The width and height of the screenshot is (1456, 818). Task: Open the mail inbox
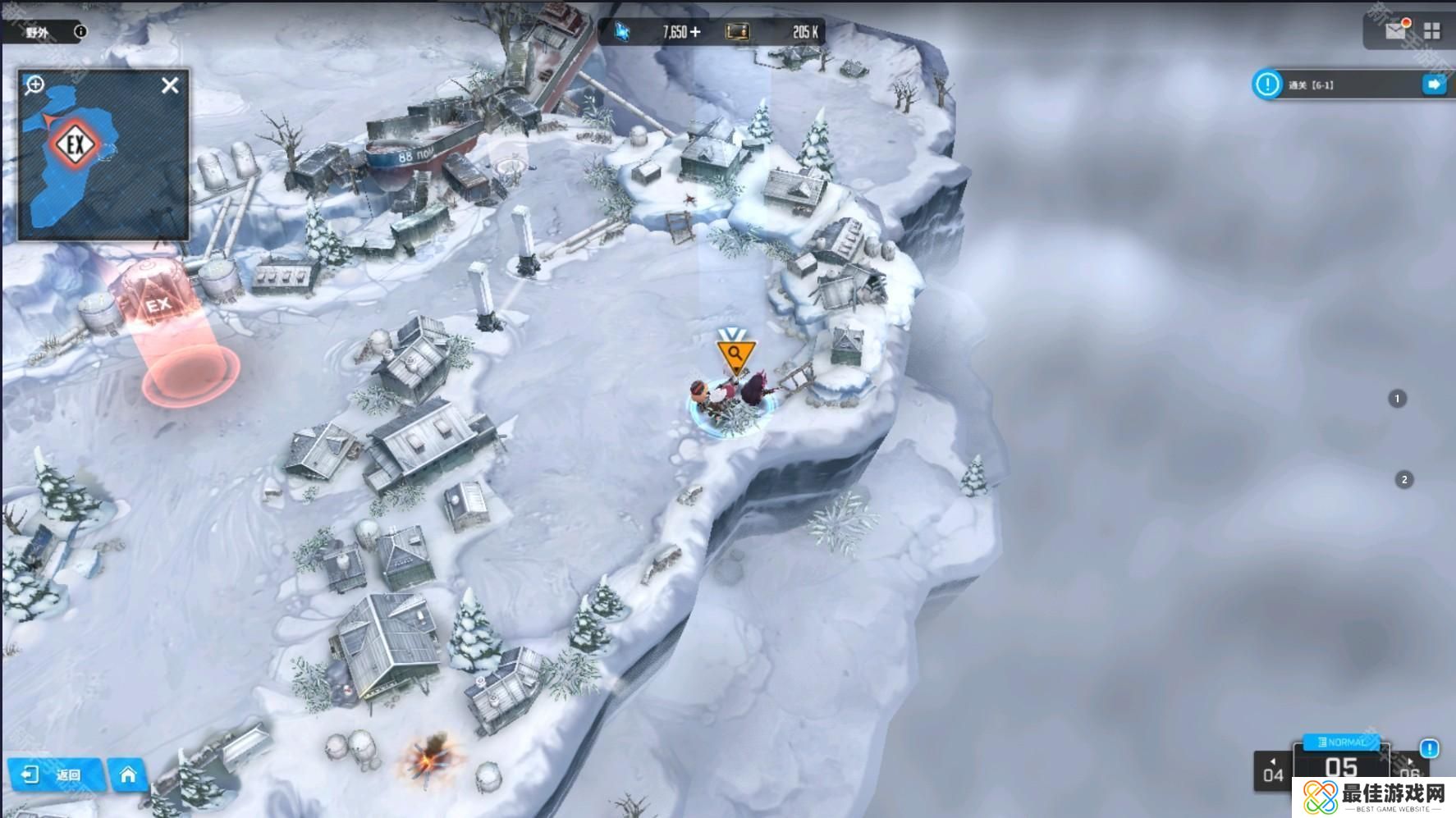(x=1395, y=31)
